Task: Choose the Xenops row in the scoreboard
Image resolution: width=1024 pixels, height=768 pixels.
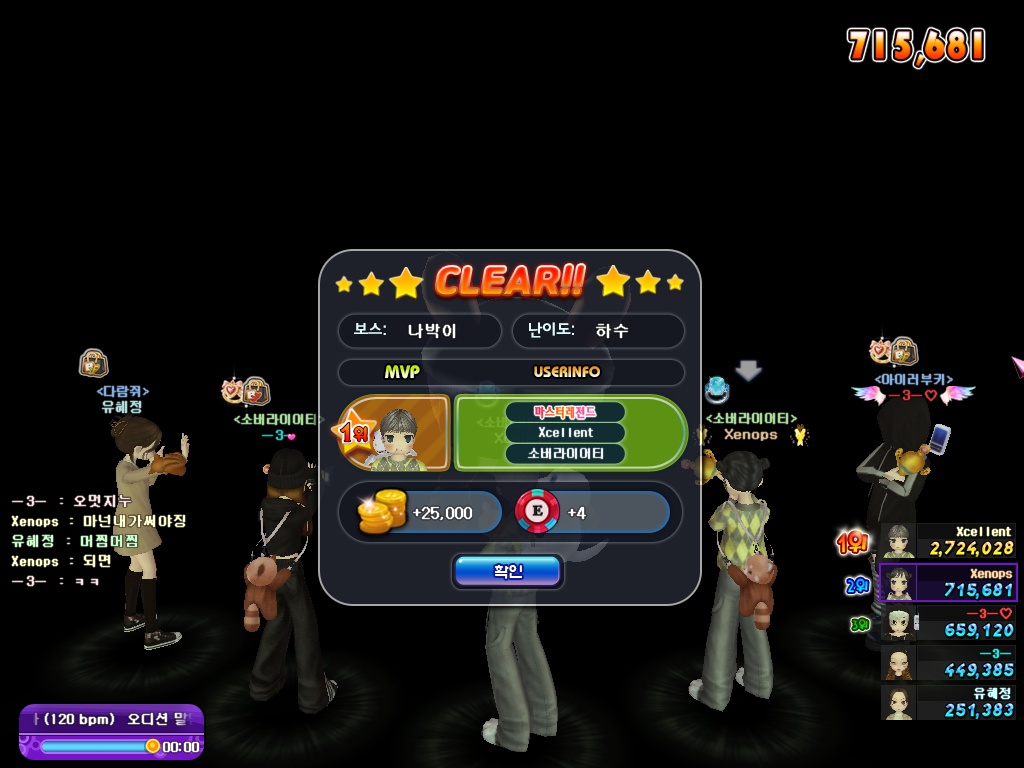Action: [948, 582]
